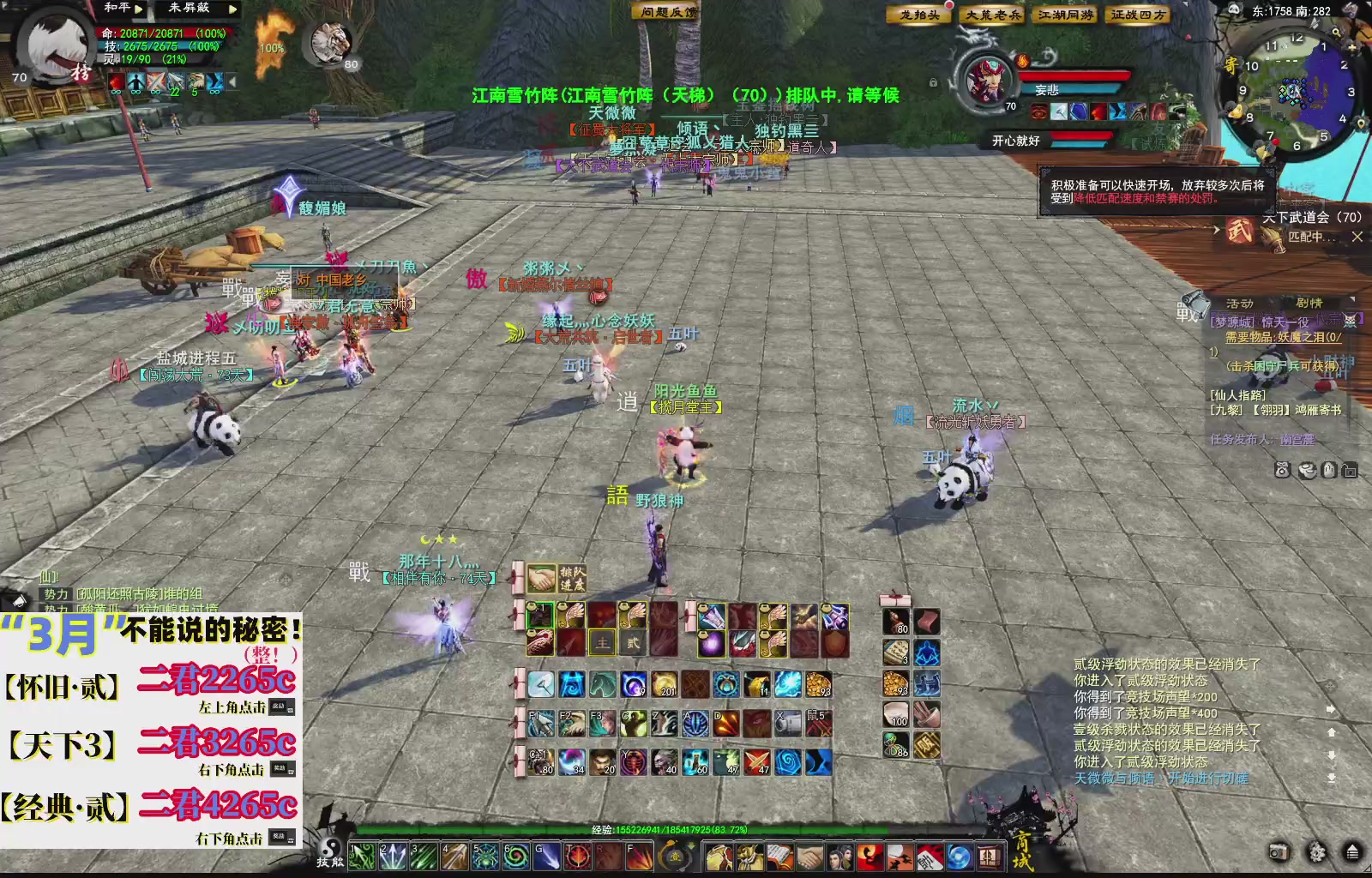Toggle the 未屏蔽 chat filter setting
Viewport: 1372px width, 878px height.
click(187, 9)
